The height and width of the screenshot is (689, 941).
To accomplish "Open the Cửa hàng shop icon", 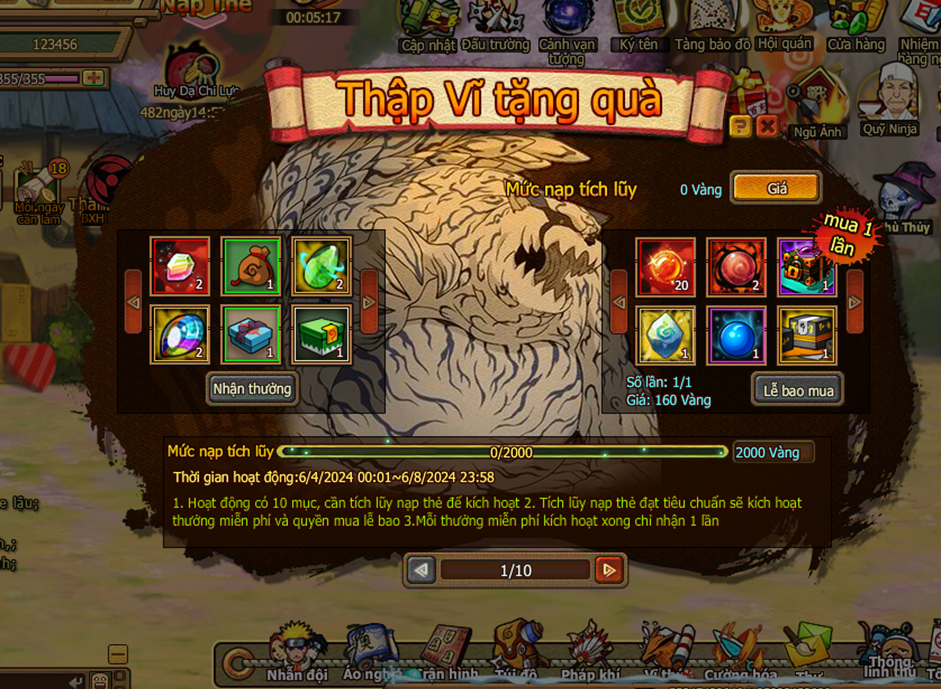I will (x=856, y=27).
